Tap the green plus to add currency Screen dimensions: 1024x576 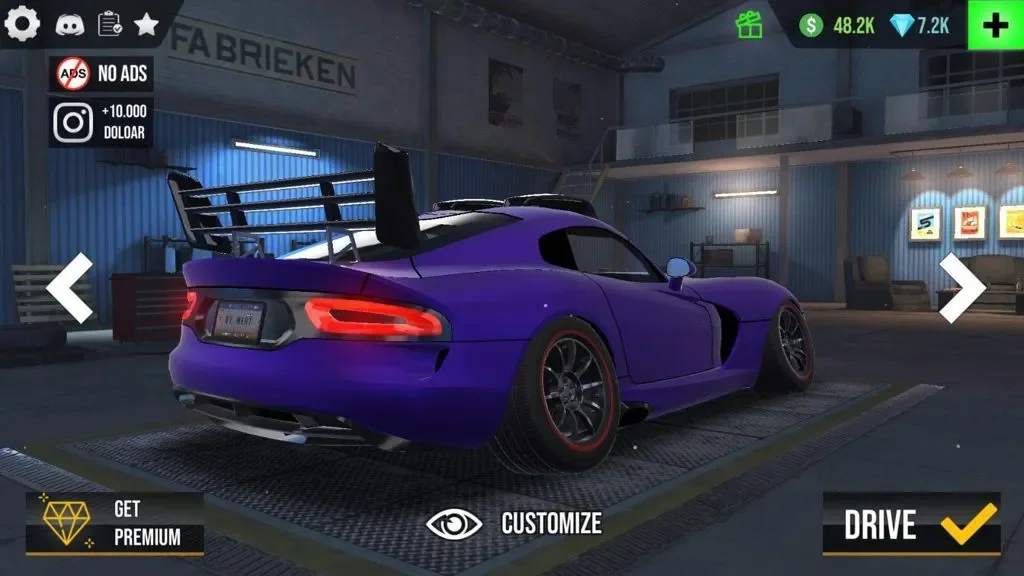(x=995, y=25)
